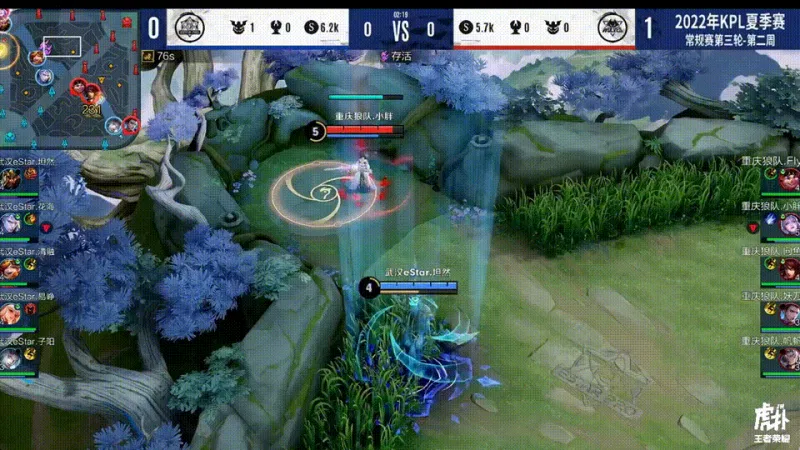Click the left team logo on scoreboard
Screen dimensions: 800x450
click(186, 27)
